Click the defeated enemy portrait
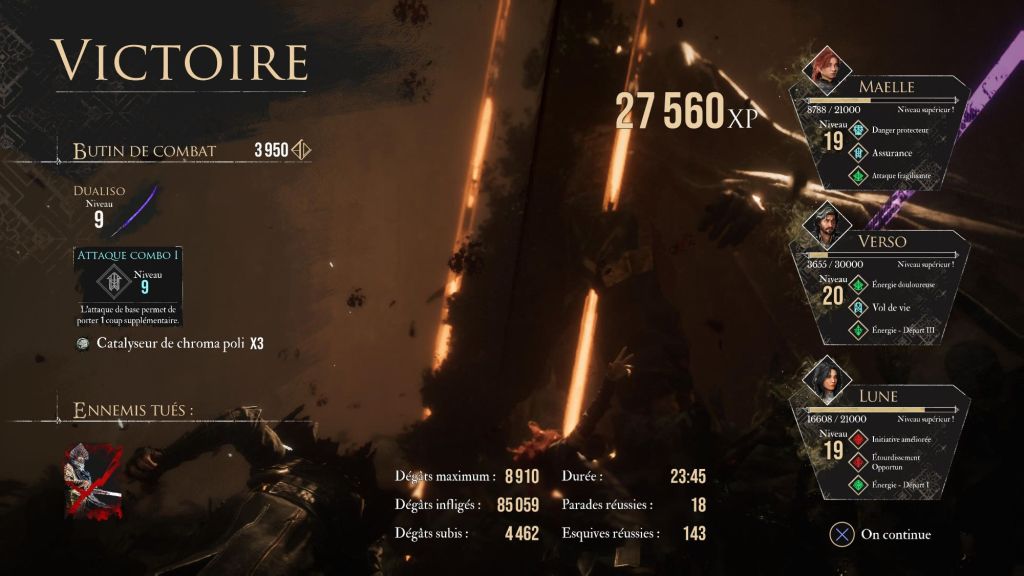1024x576 pixels. point(93,481)
